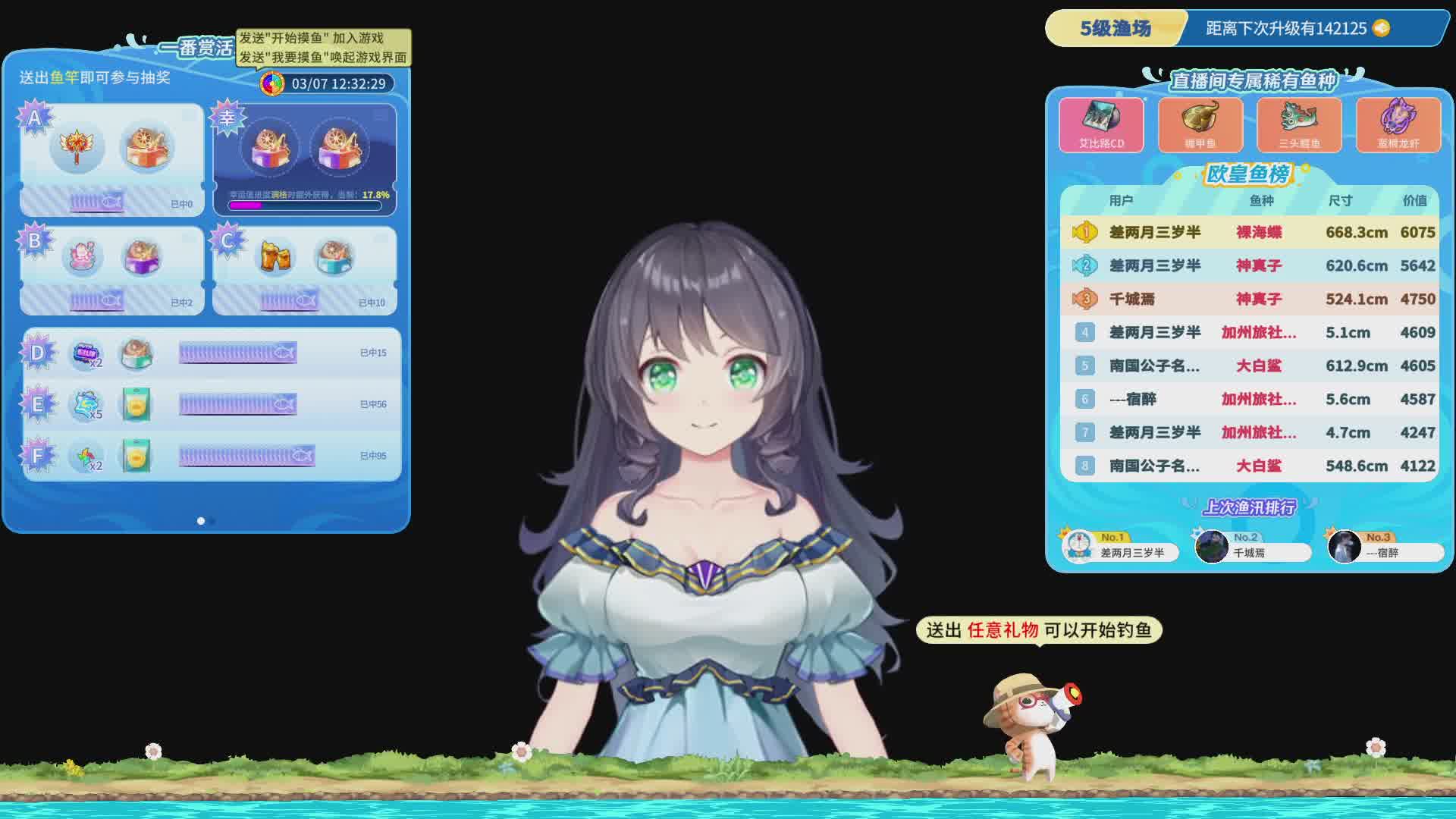Switch to the second prize page dot
1456x819 pixels.
[213, 521]
